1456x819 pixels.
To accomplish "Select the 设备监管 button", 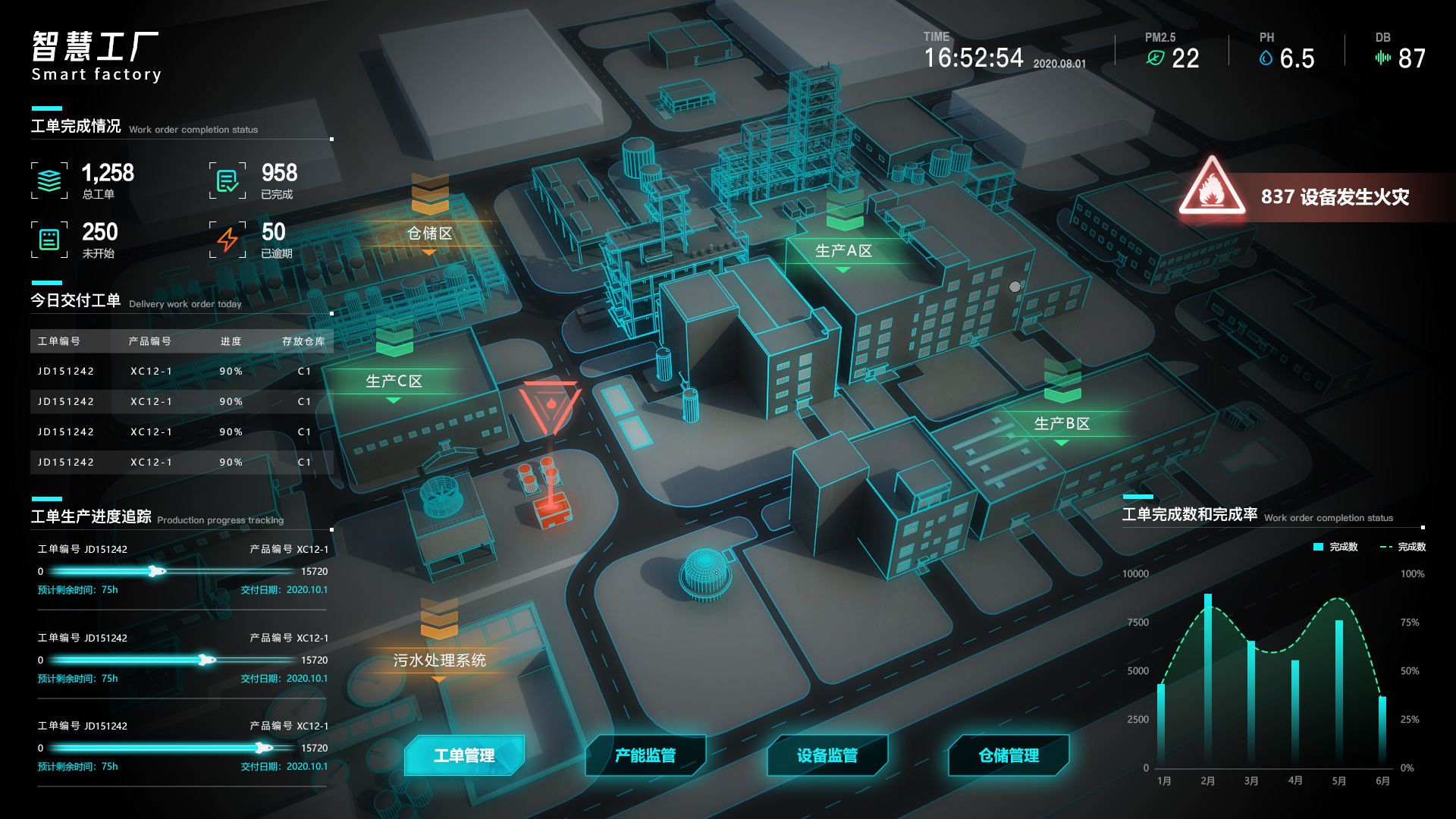I will point(827,755).
